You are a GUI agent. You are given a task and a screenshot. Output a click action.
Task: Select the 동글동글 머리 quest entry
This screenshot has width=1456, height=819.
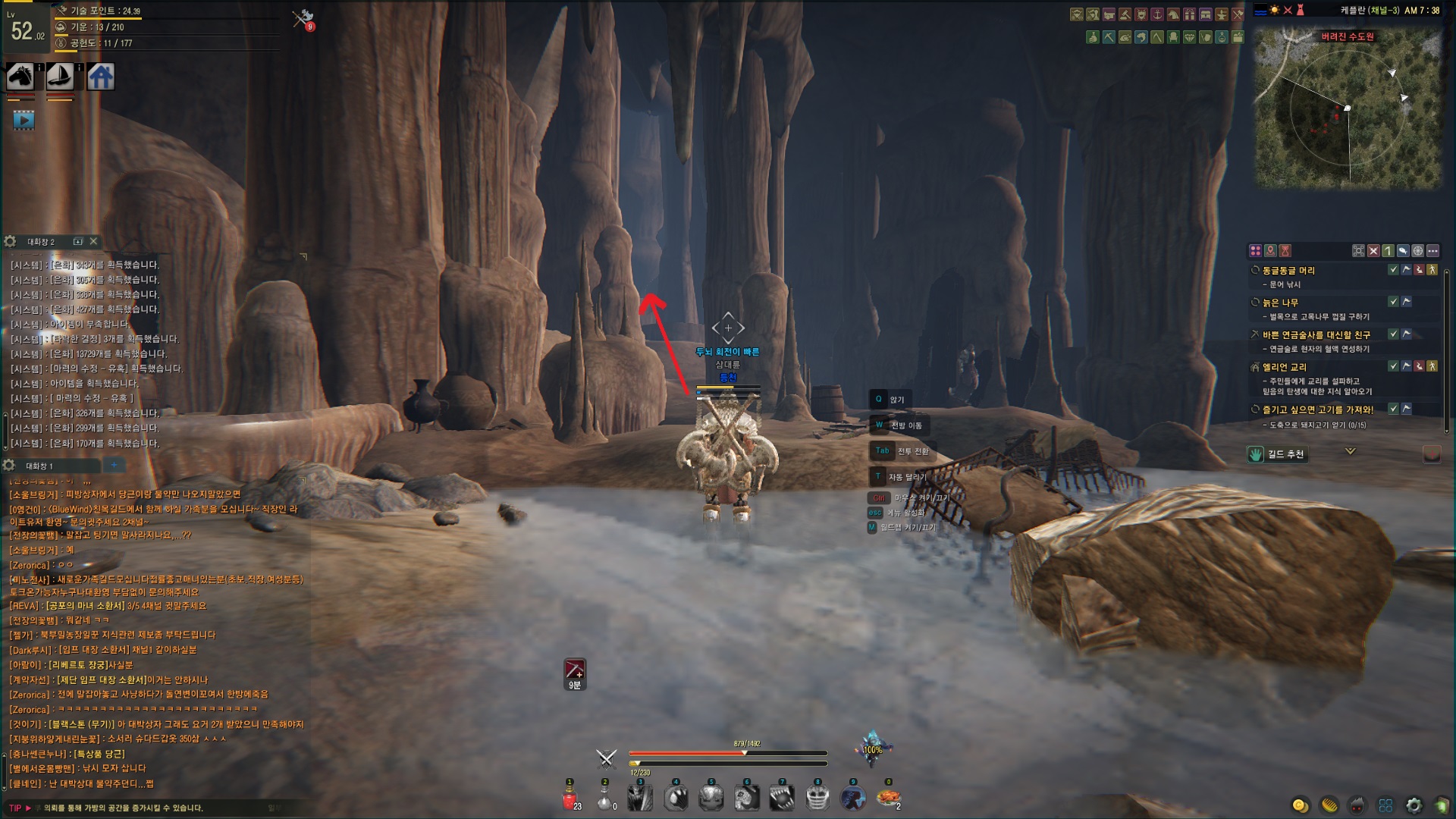tap(1288, 271)
